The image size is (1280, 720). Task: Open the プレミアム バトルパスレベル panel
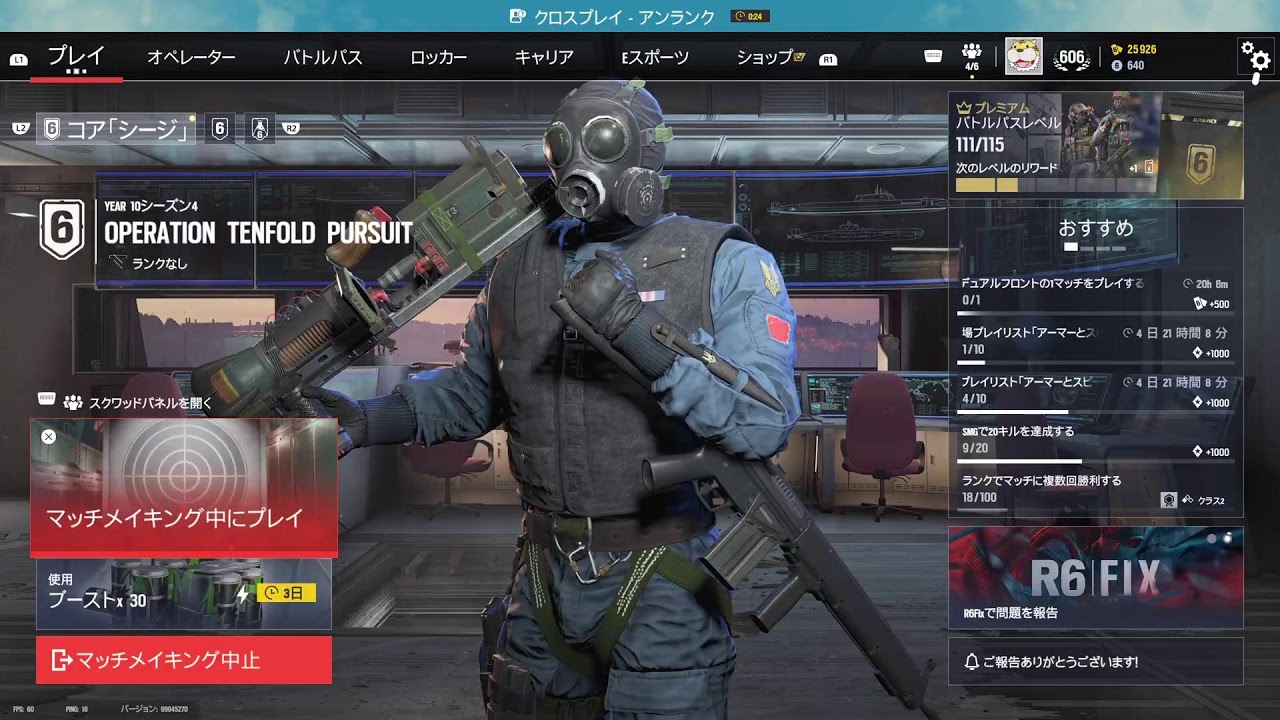coord(1095,146)
